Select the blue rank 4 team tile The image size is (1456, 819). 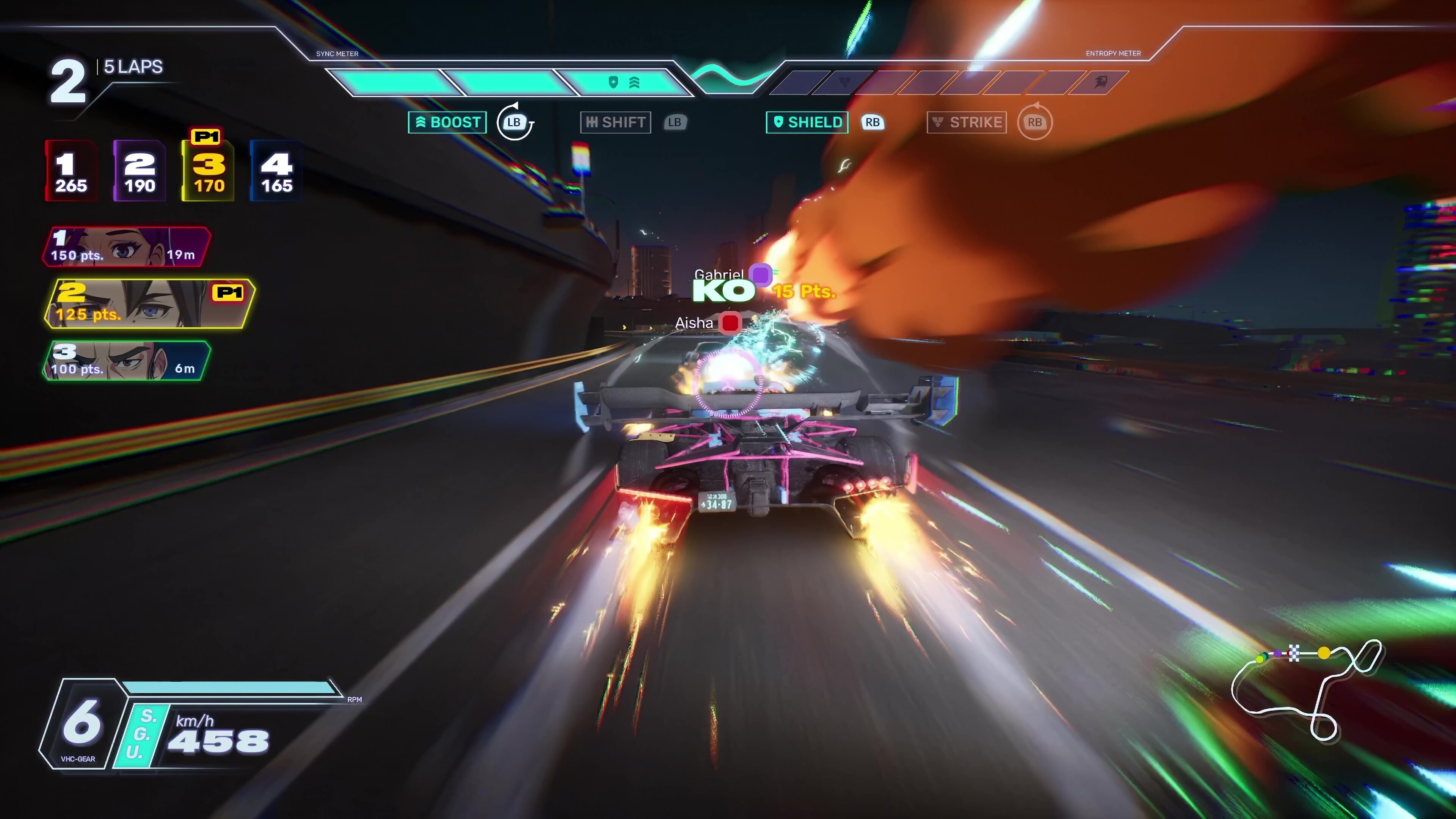pyautogui.click(x=276, y=171)
